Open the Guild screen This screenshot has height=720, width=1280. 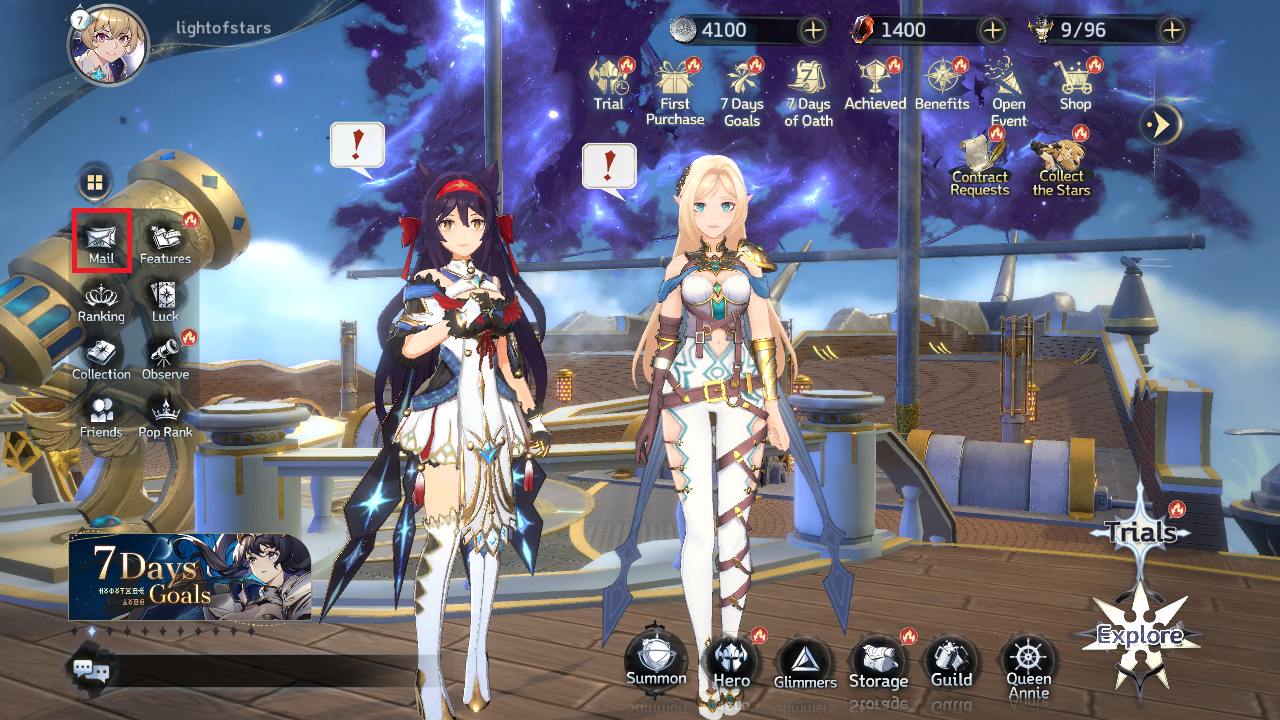pyautogui.click(x=951, y=662)
